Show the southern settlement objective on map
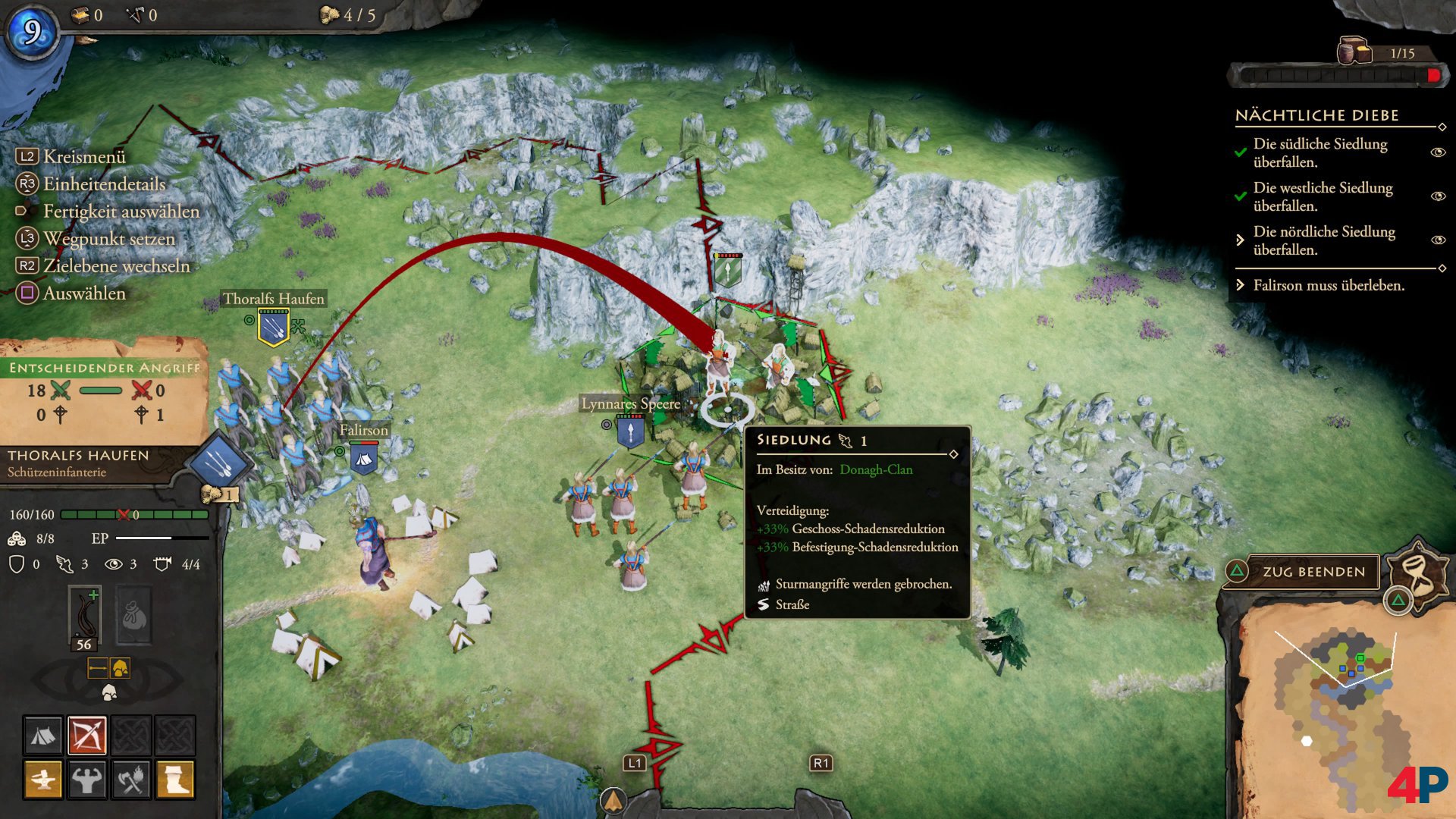The image size is (1456, 819). 1437,152
